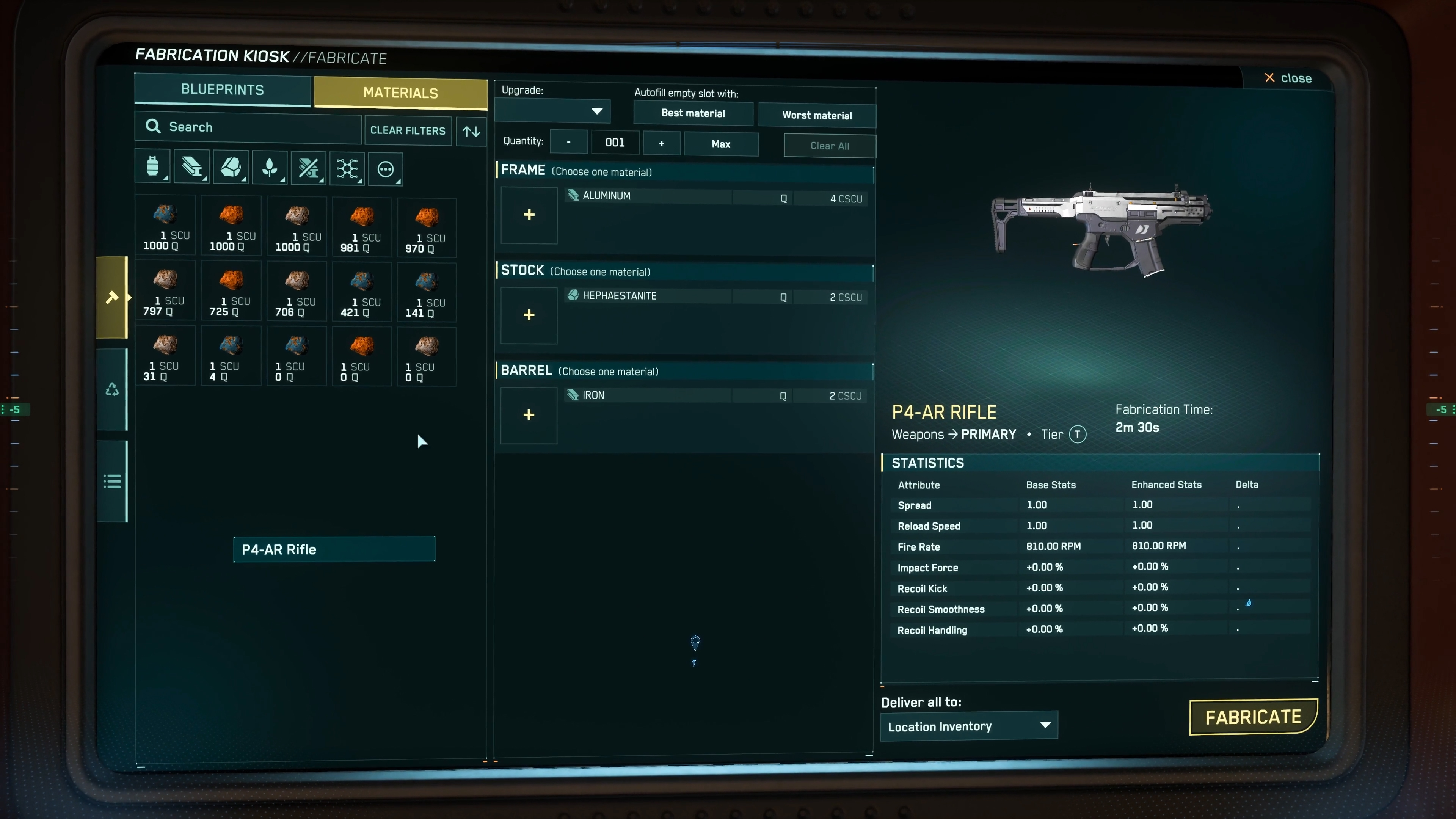Select the Materials tab
This screenshot has height=819, width=1456.
tap(400, 93)
